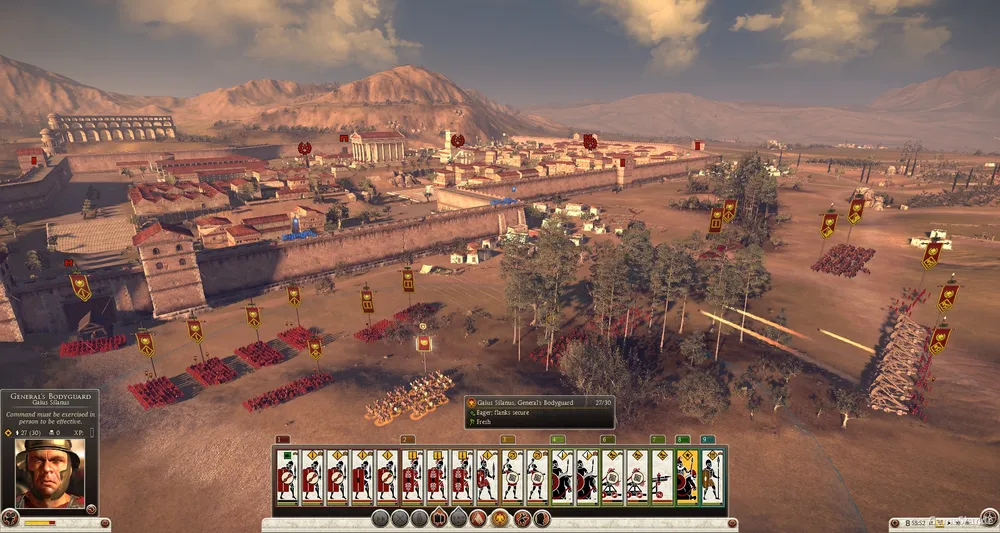This screenshot has height=533, width=1000.
Task: Click the Gaius Silanus unit banner above the cavalry
Action: 423,343
